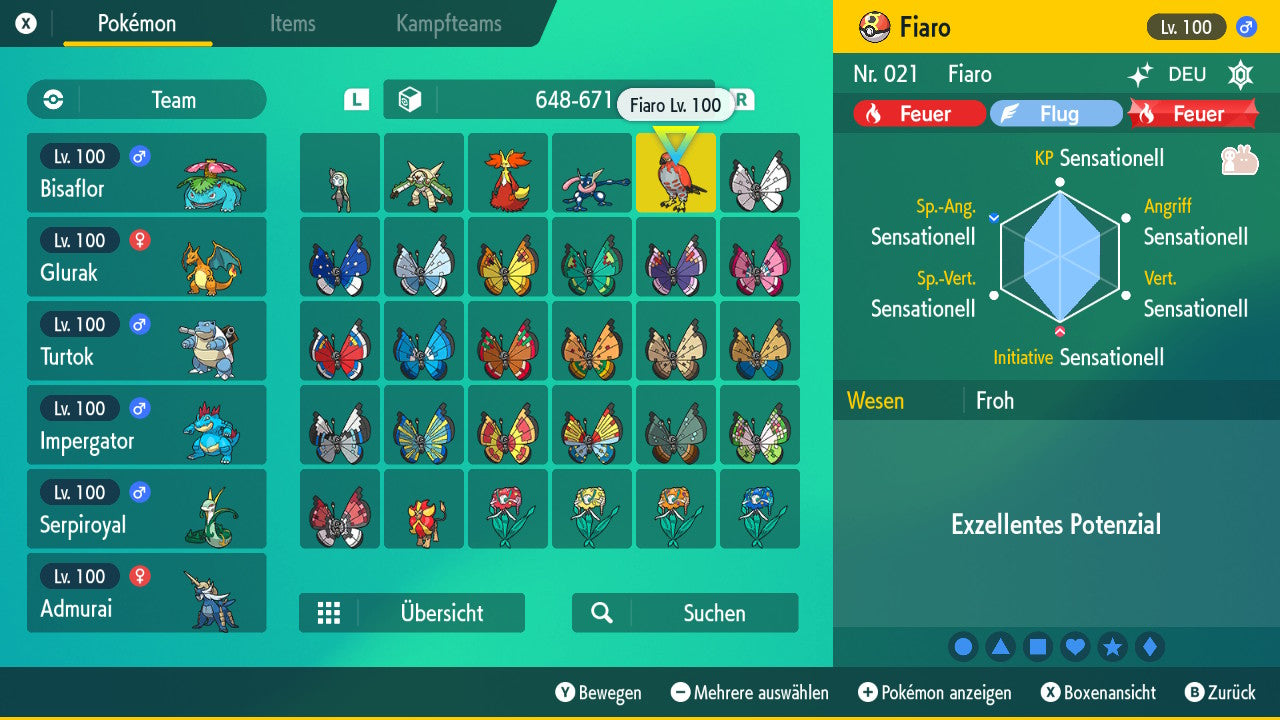The image size is (1280, 720).
Task: Click the Übersicht grid icon
Action: 330,613
